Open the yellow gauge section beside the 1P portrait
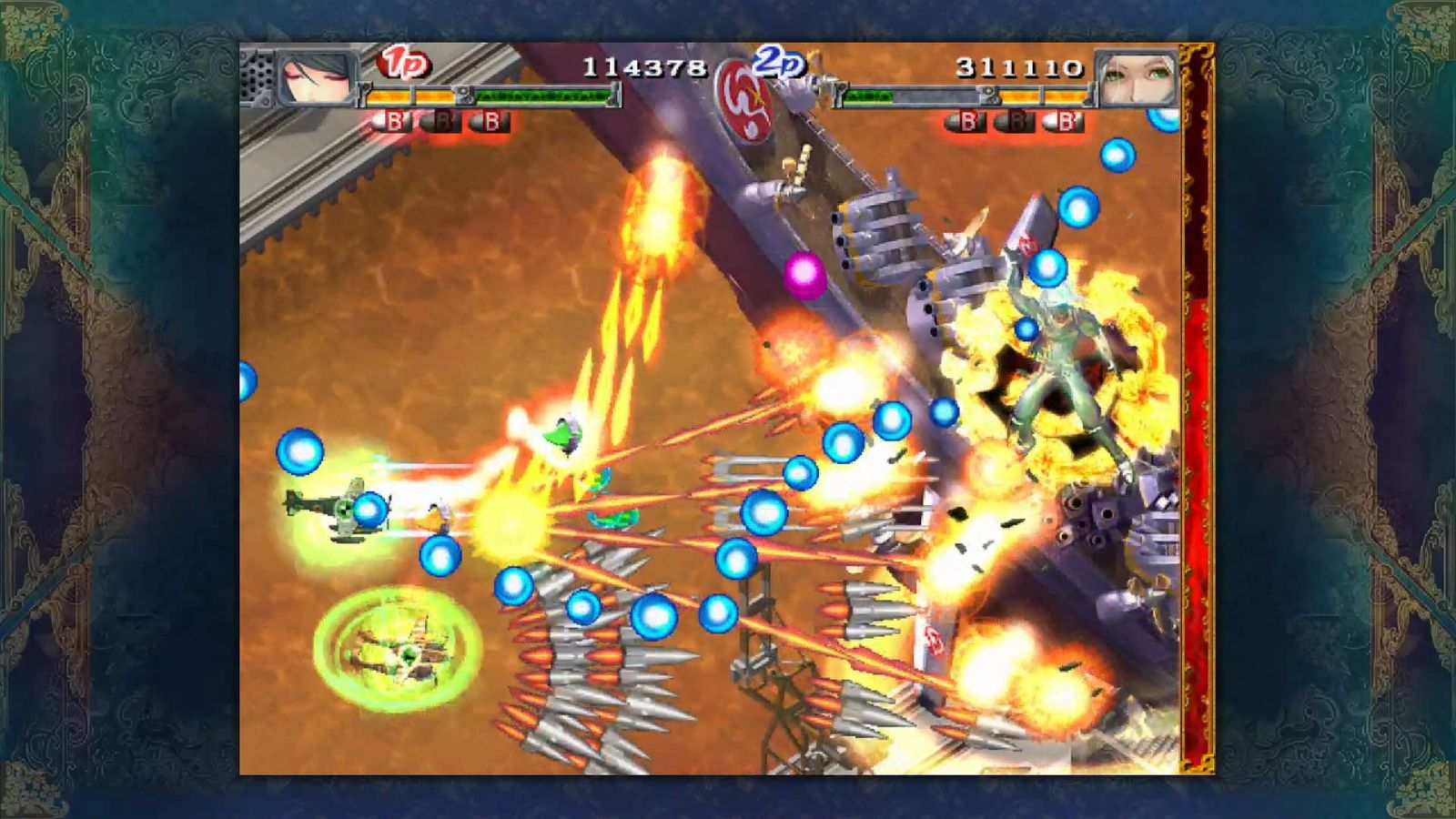 pyautogui.click(x=409, y=96)
